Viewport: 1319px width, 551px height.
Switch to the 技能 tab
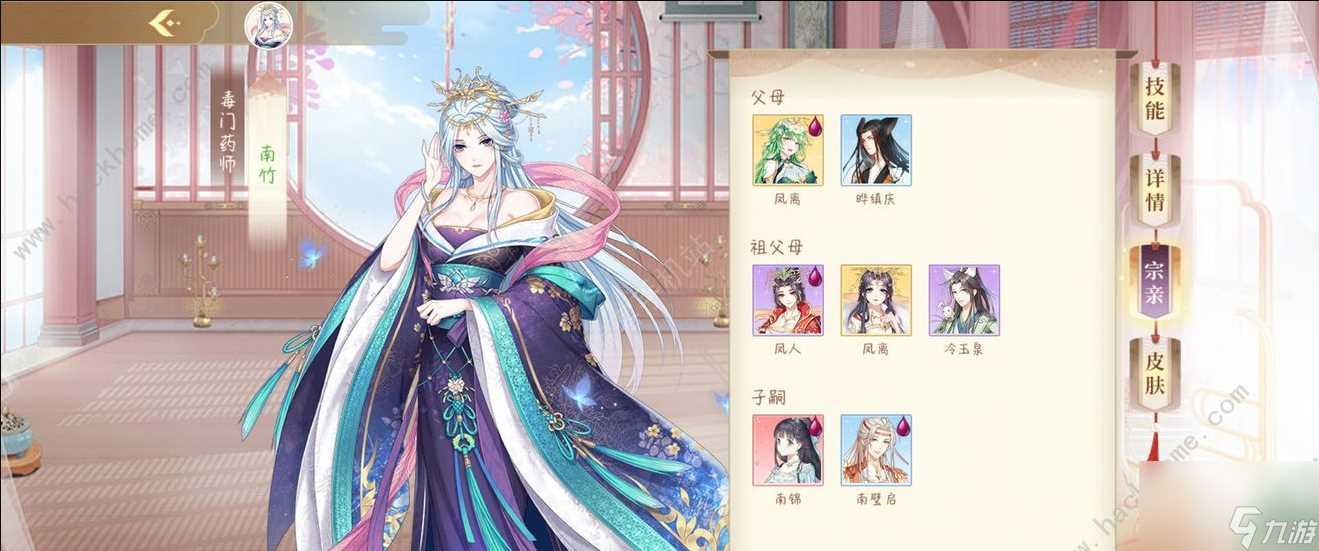1154,97
